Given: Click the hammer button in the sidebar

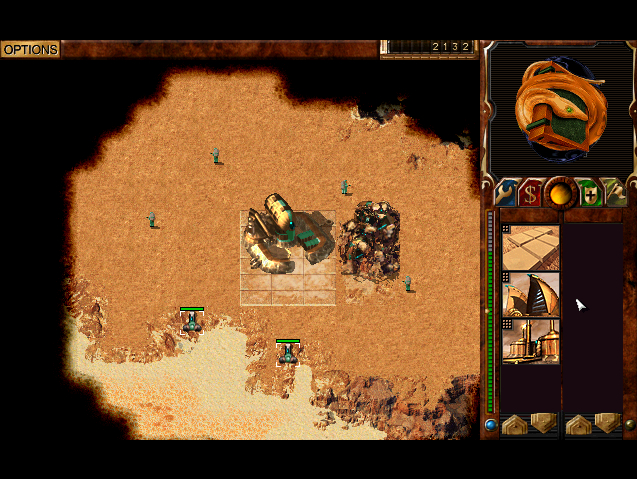Looking at the screenshot, I should point(615,191).
